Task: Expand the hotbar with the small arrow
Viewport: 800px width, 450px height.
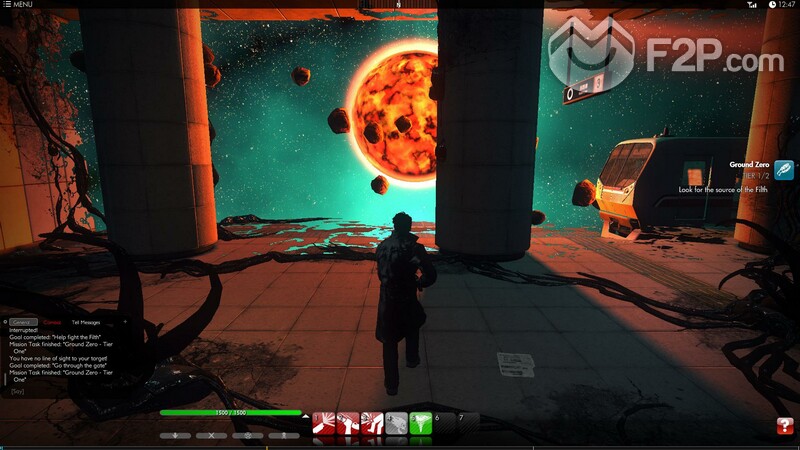Action: pyautogui.click(x=306, y=413)
